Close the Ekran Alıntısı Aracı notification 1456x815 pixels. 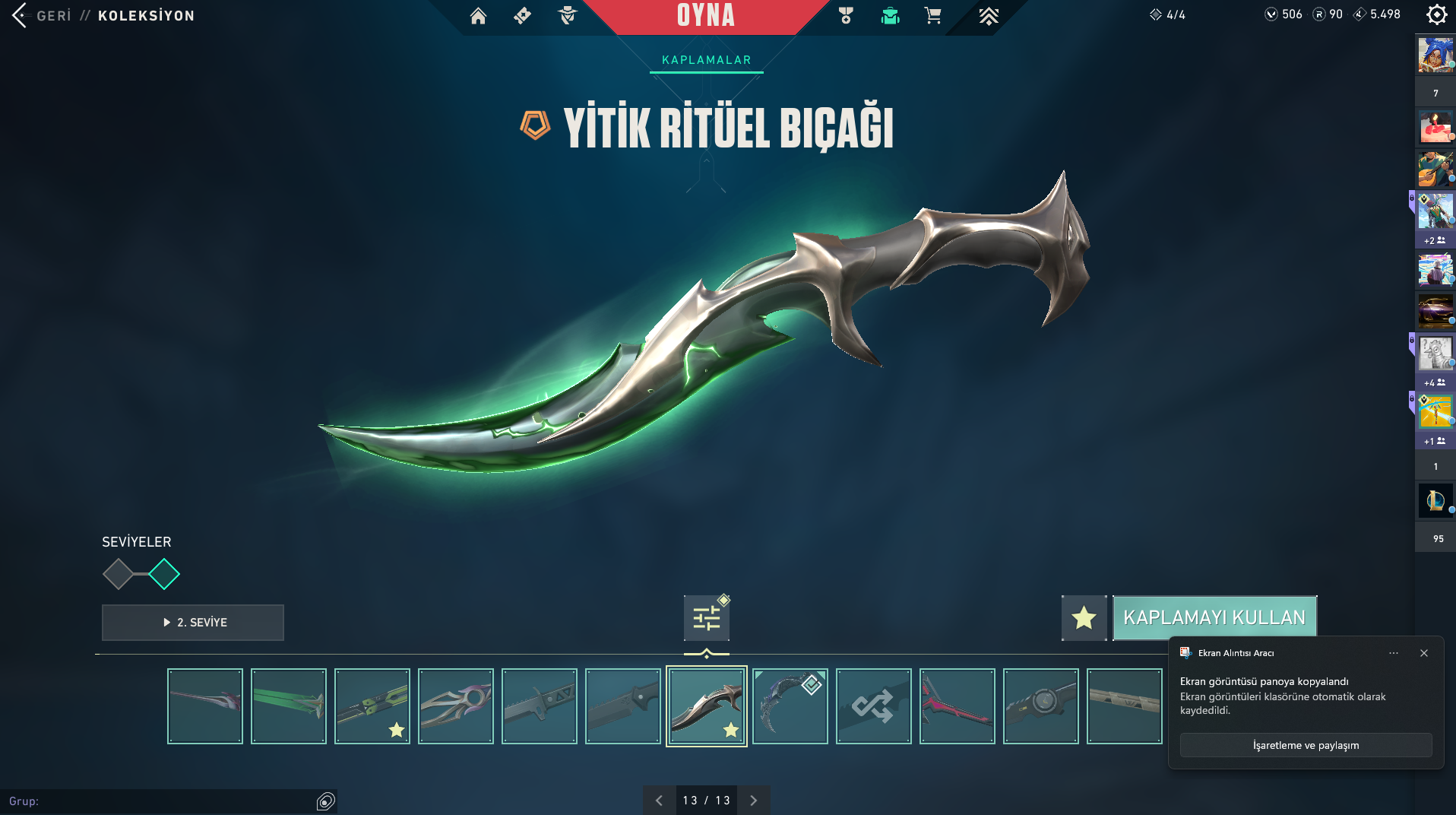tap(1423, 653)
